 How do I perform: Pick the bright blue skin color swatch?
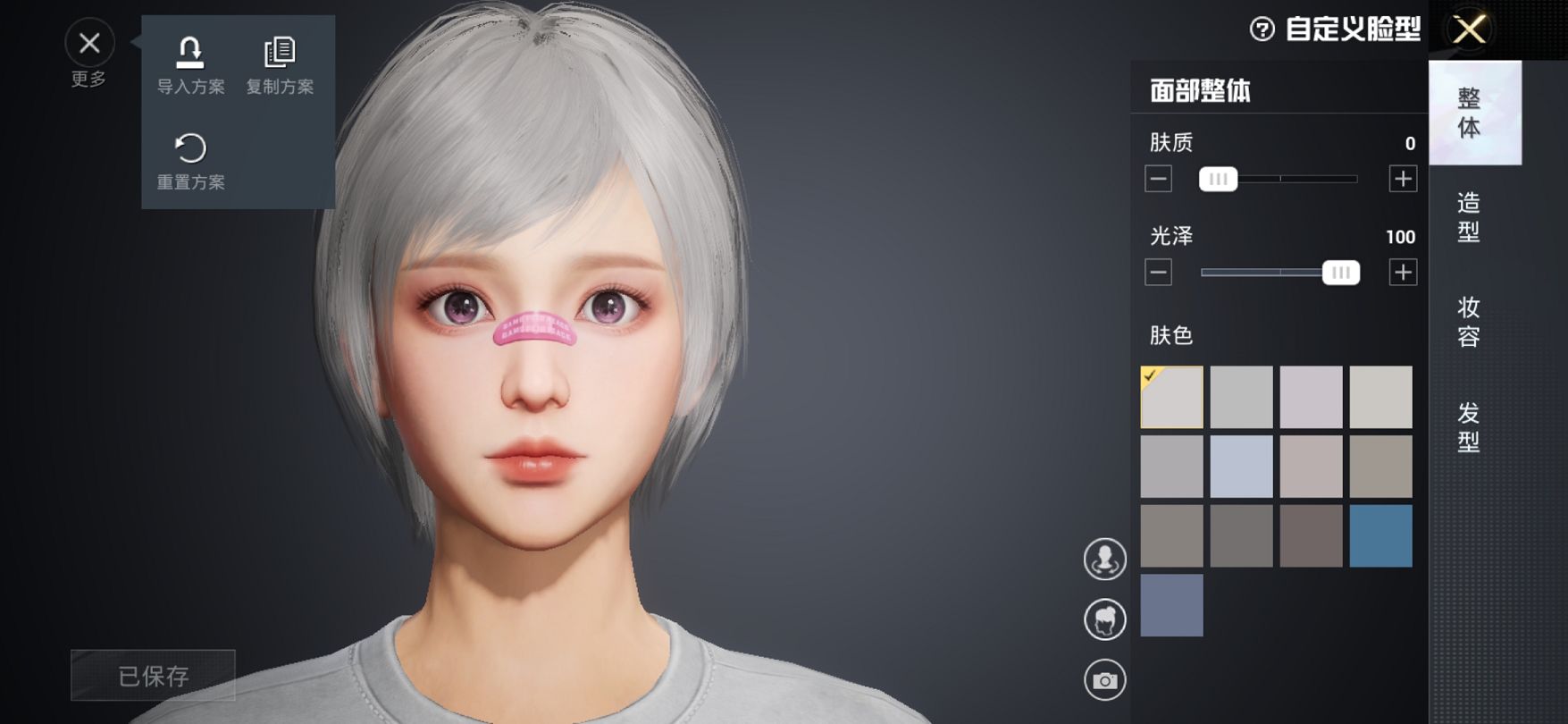click(1380, 536)
